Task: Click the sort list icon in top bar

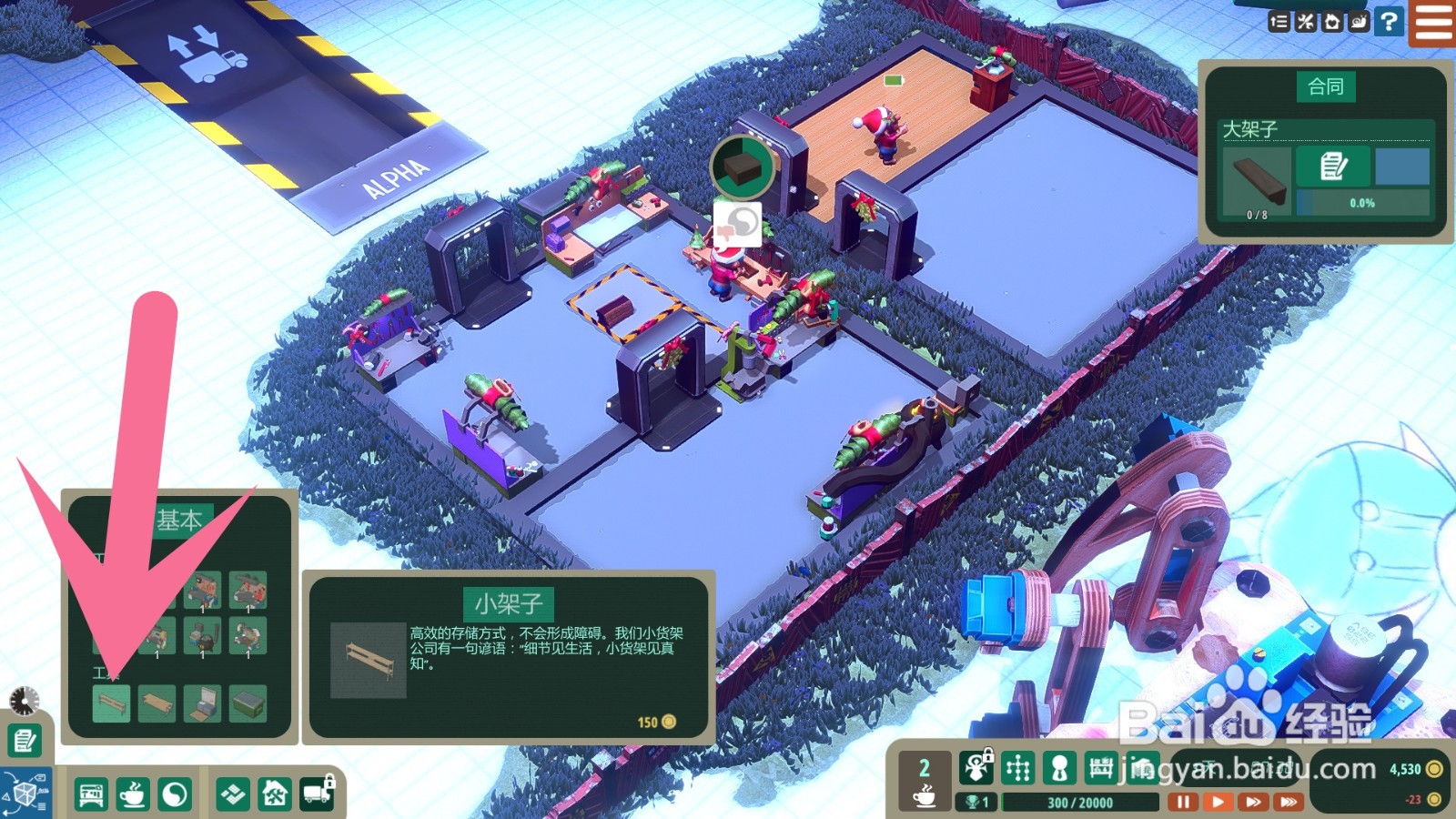Action: click(1279, 21)
